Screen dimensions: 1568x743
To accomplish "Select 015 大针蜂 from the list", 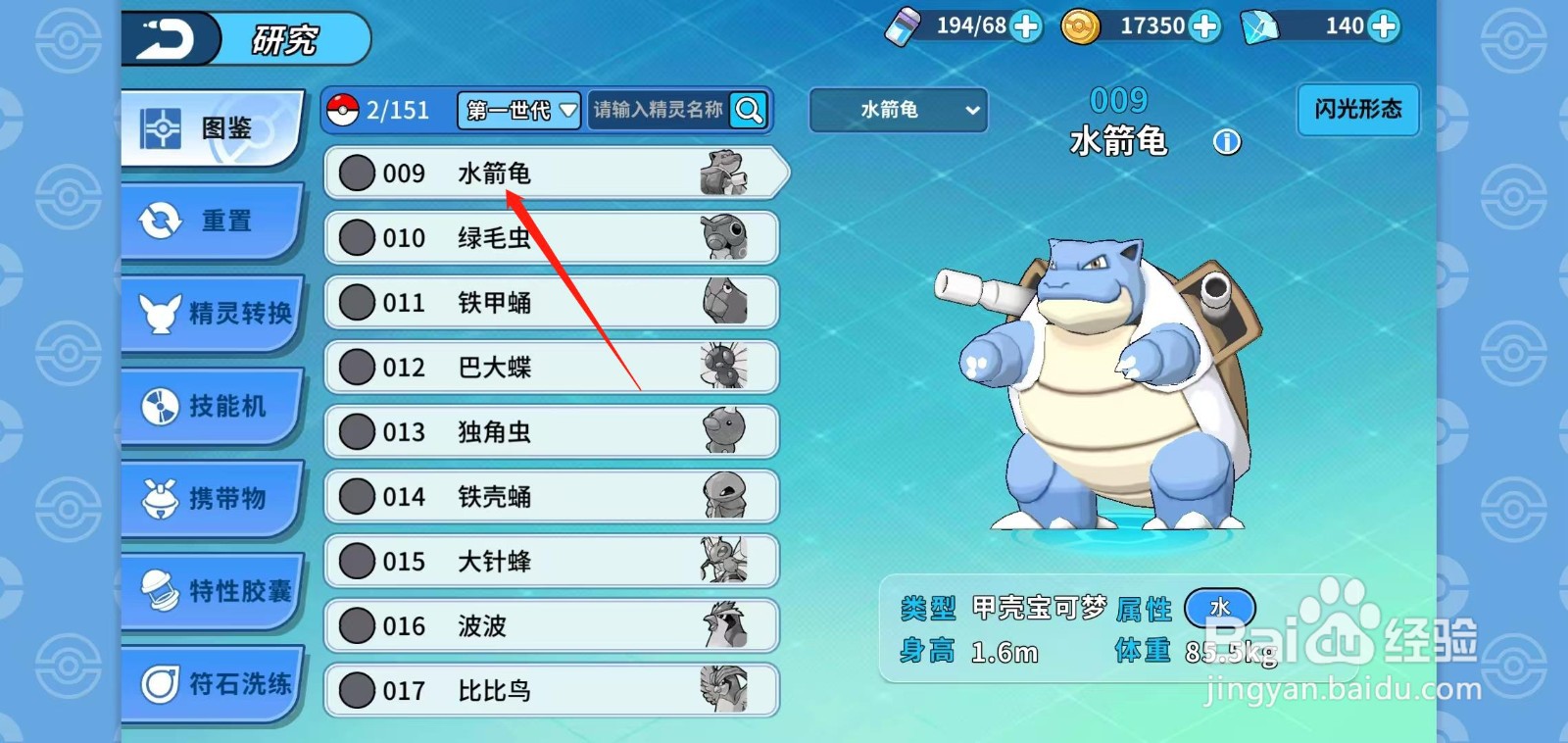I will coord(549,561).
